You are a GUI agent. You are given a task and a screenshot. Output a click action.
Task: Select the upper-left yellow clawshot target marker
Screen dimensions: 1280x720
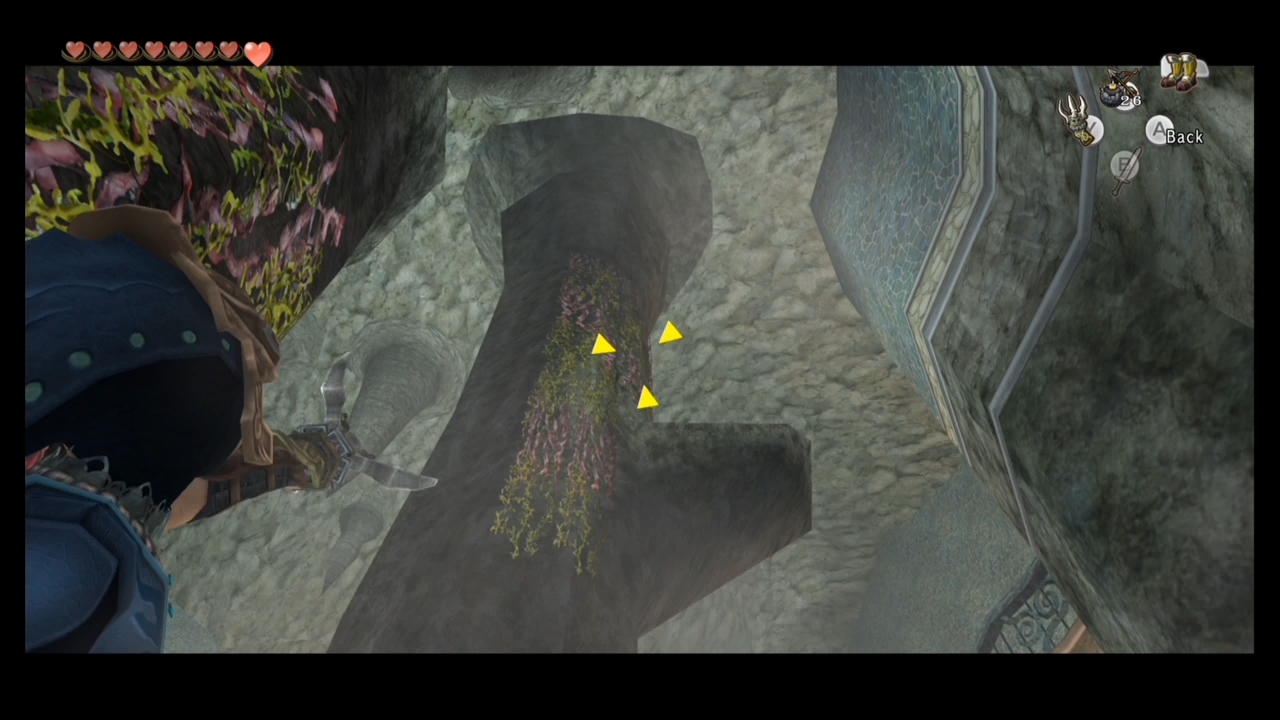[603, 346]
